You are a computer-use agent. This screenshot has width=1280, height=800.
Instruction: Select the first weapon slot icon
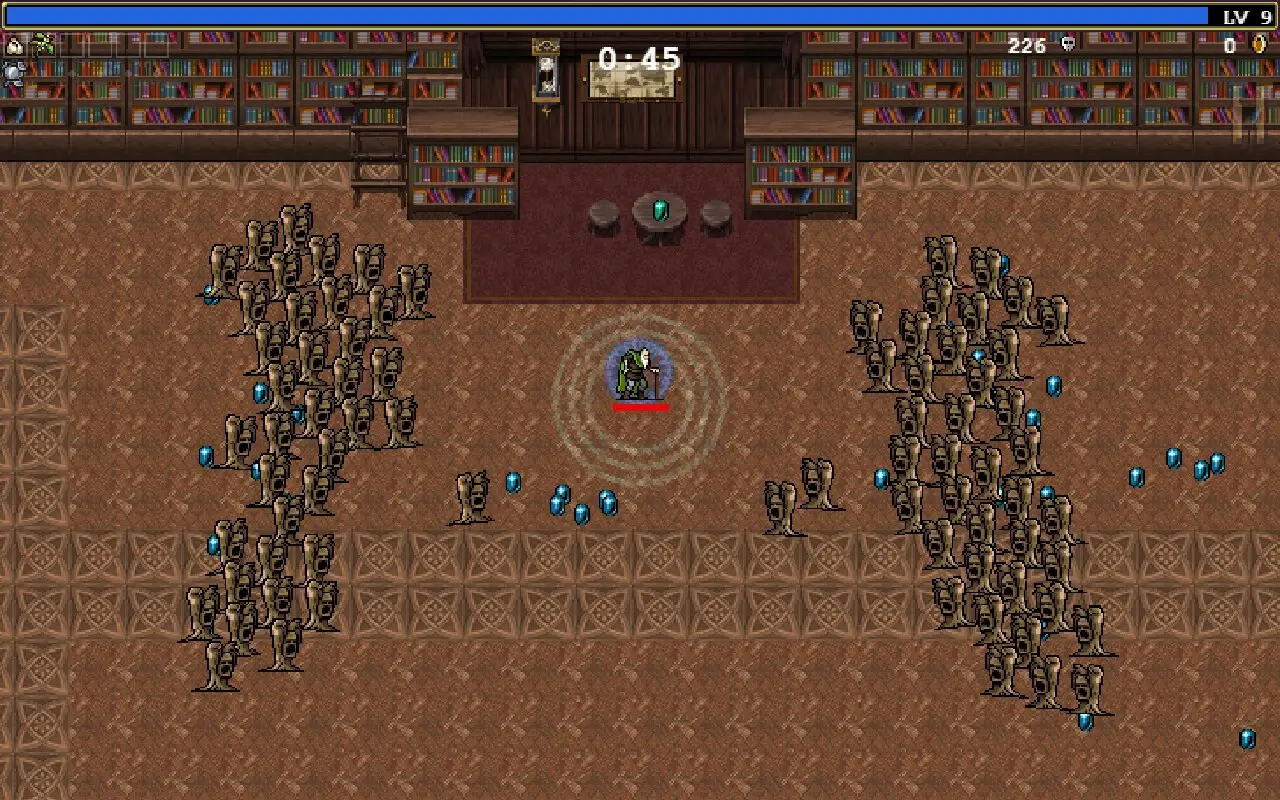click(14, 45)
